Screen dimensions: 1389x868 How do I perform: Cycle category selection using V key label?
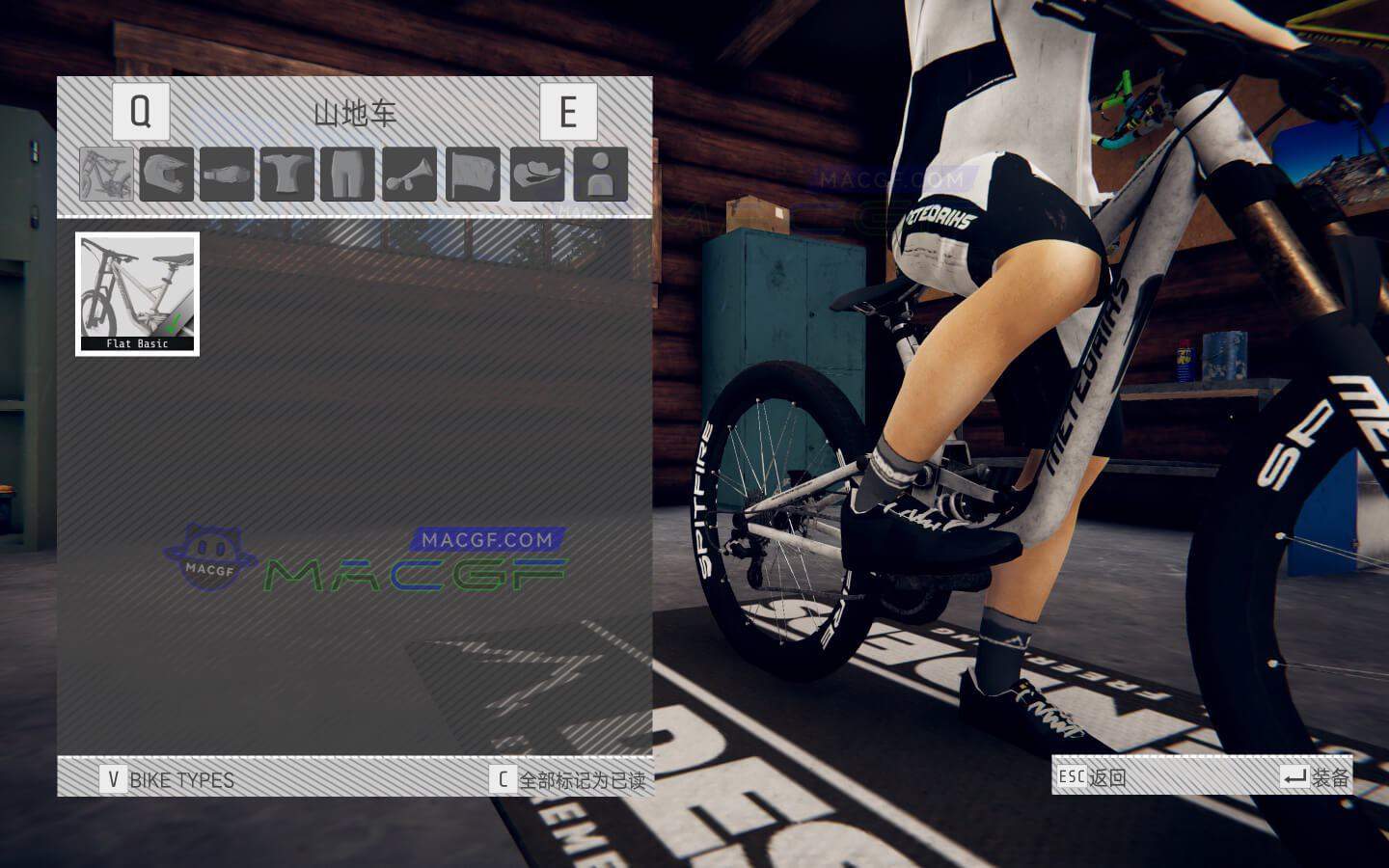[115, 781]
